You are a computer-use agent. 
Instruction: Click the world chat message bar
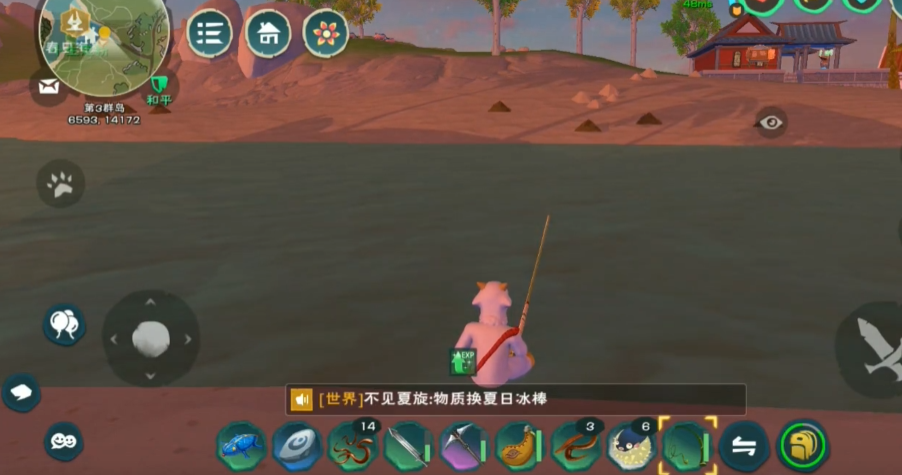coord(516,399)
